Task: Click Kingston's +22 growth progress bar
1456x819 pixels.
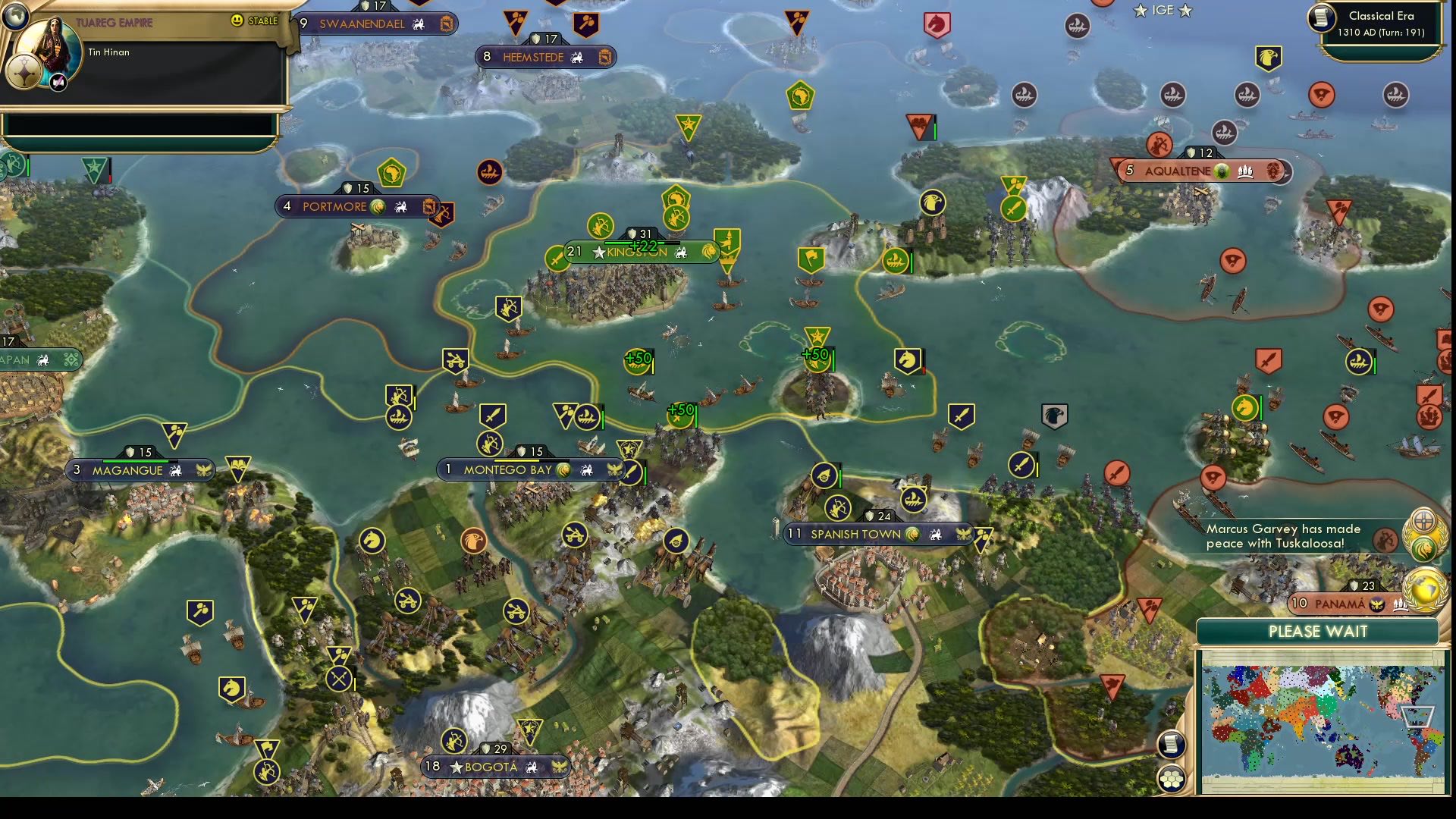Action: point(641,245)
